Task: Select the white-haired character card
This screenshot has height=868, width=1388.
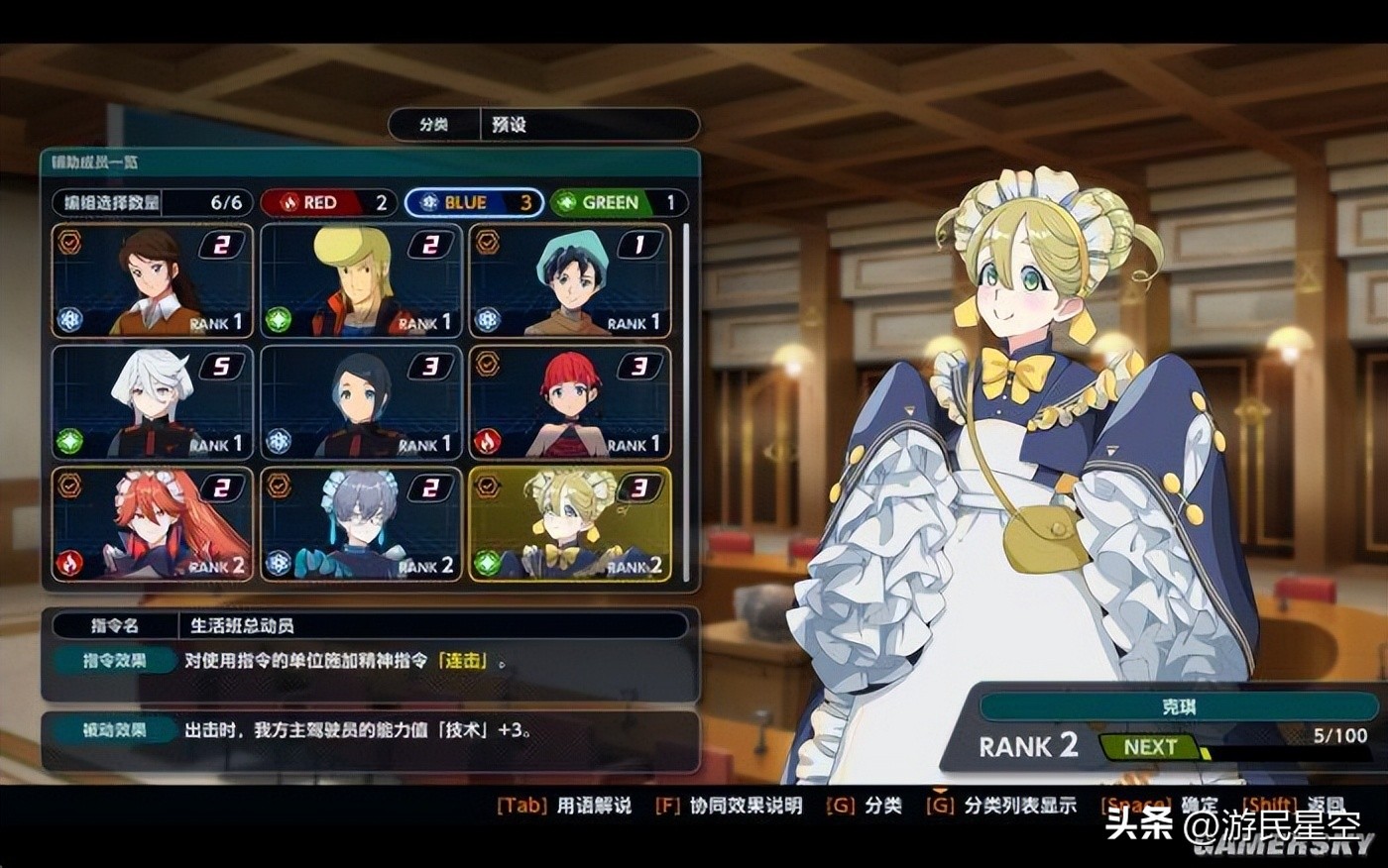Action: click(153, 402)
